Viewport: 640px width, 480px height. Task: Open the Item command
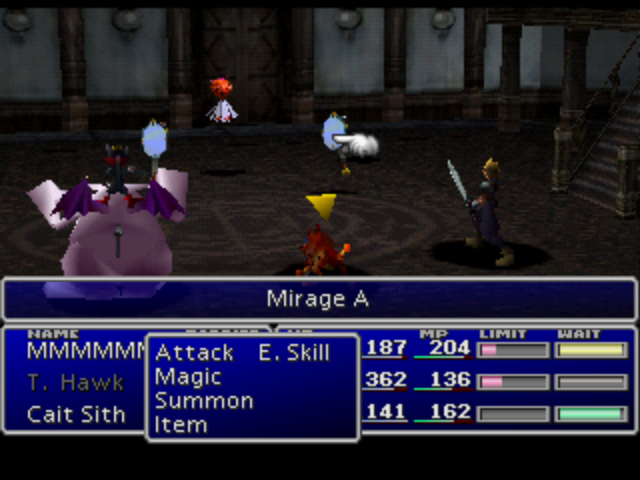[x=181, y=425]
